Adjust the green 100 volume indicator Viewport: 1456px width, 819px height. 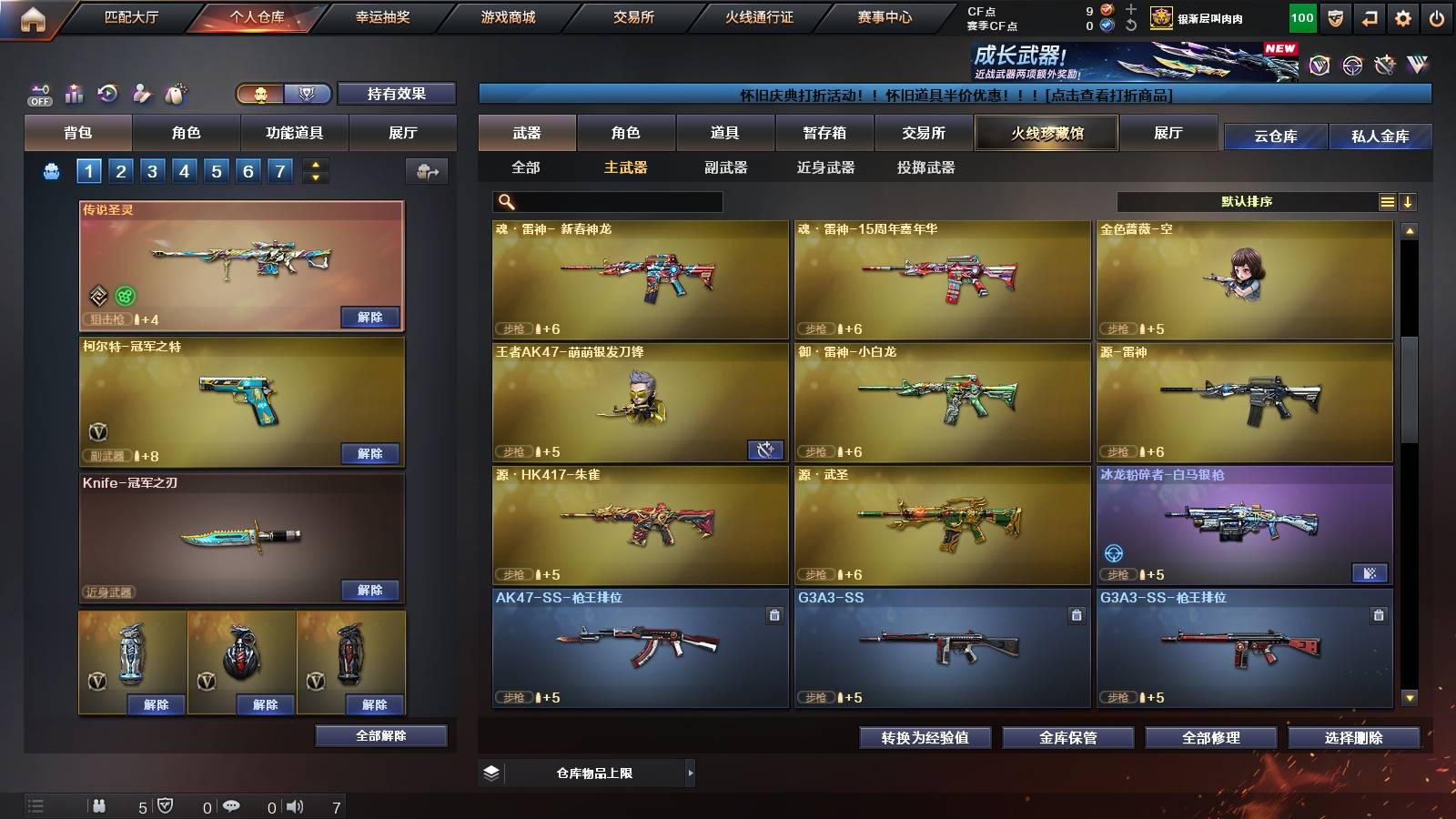coord(1301,17)
